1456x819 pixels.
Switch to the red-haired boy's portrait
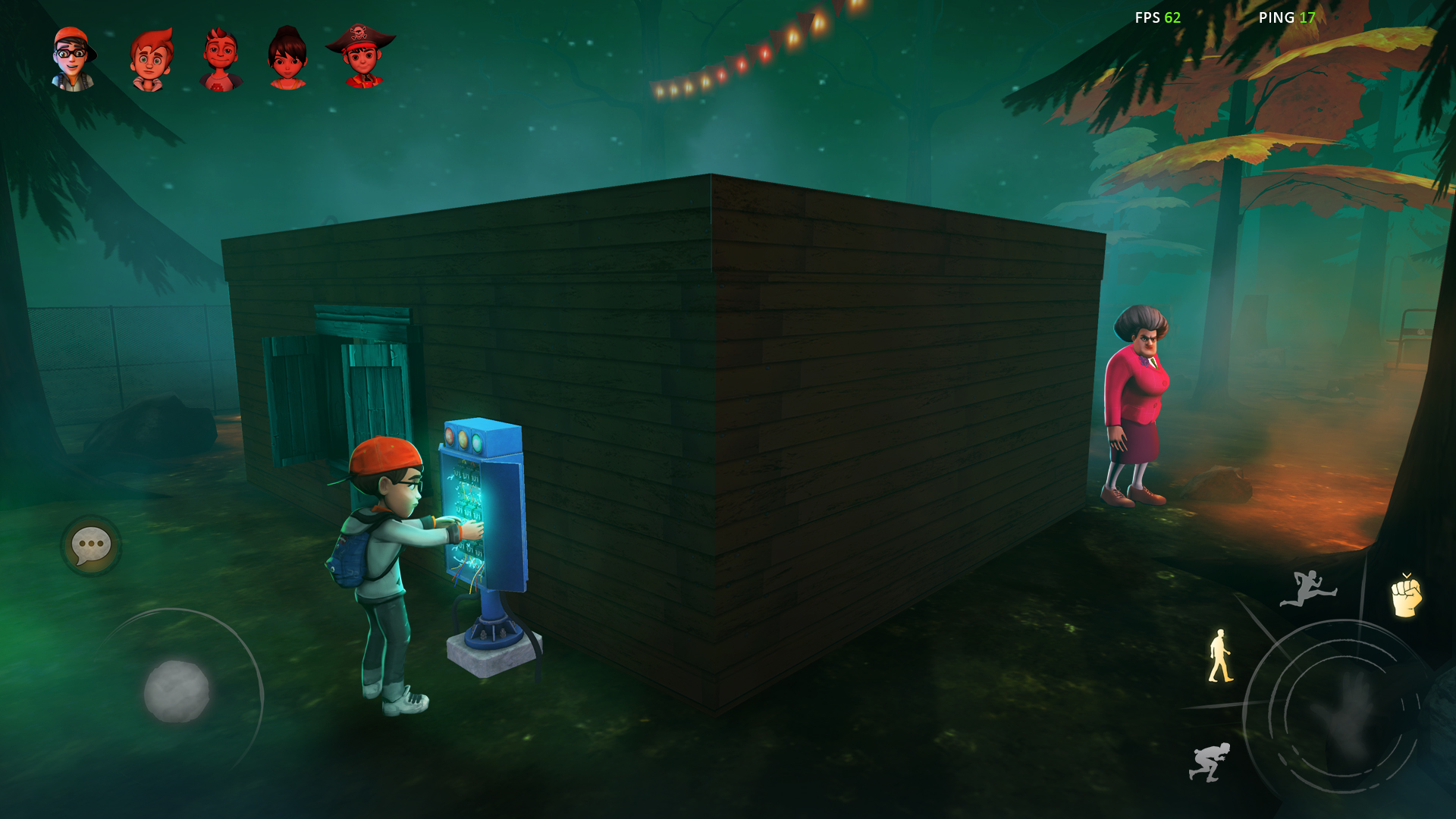pyautogui.click(x=149, y=57)
